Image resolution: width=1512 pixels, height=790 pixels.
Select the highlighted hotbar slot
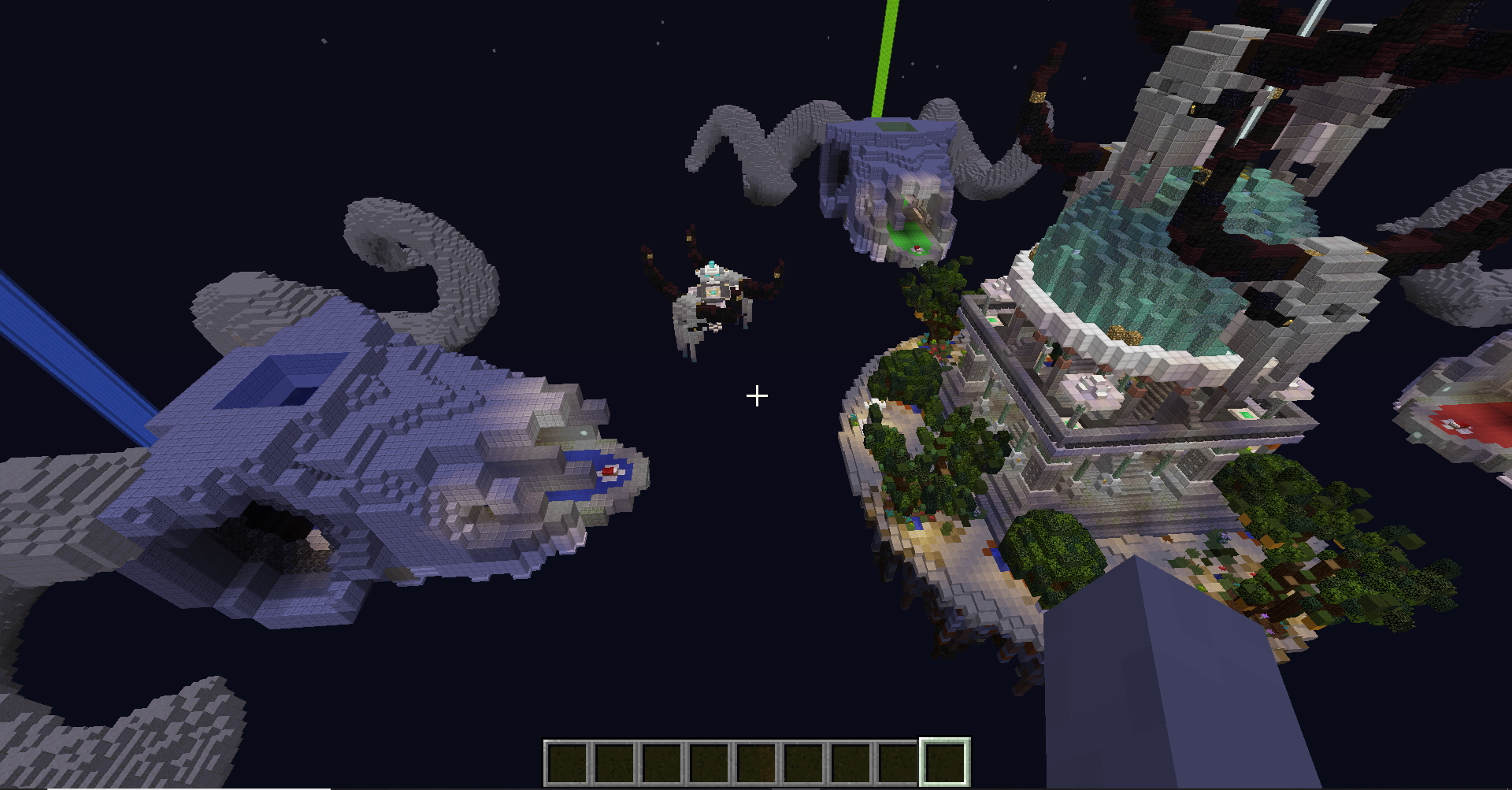944,762
